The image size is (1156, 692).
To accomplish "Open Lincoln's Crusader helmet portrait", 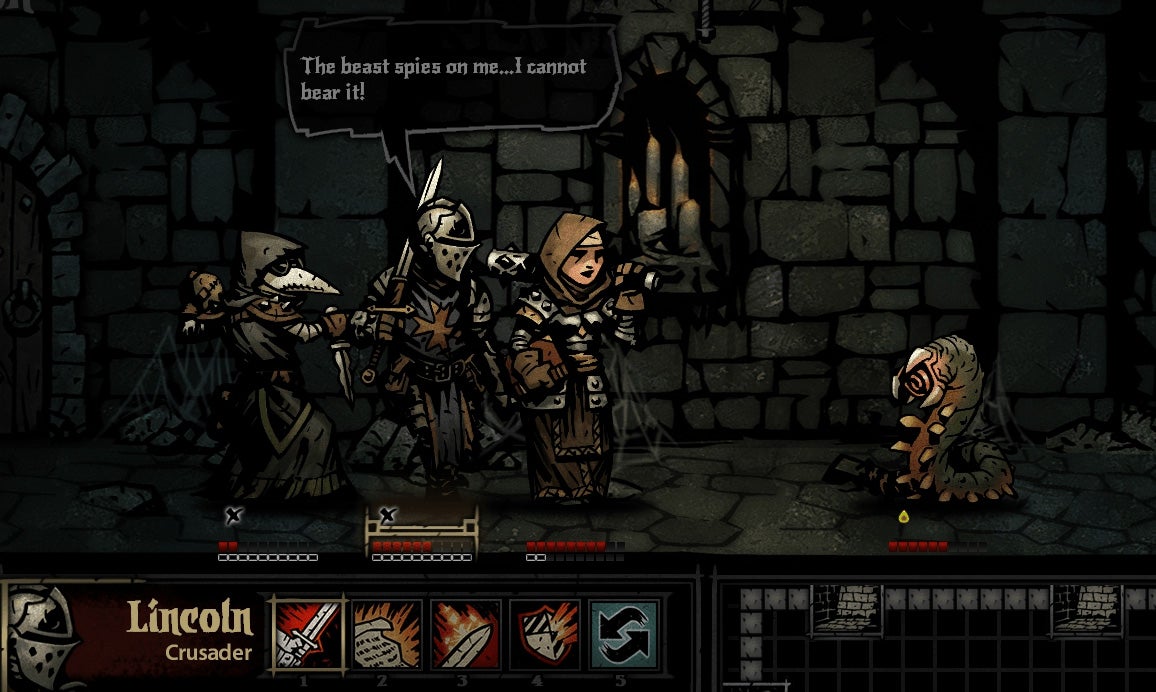I will pos(45,637).
